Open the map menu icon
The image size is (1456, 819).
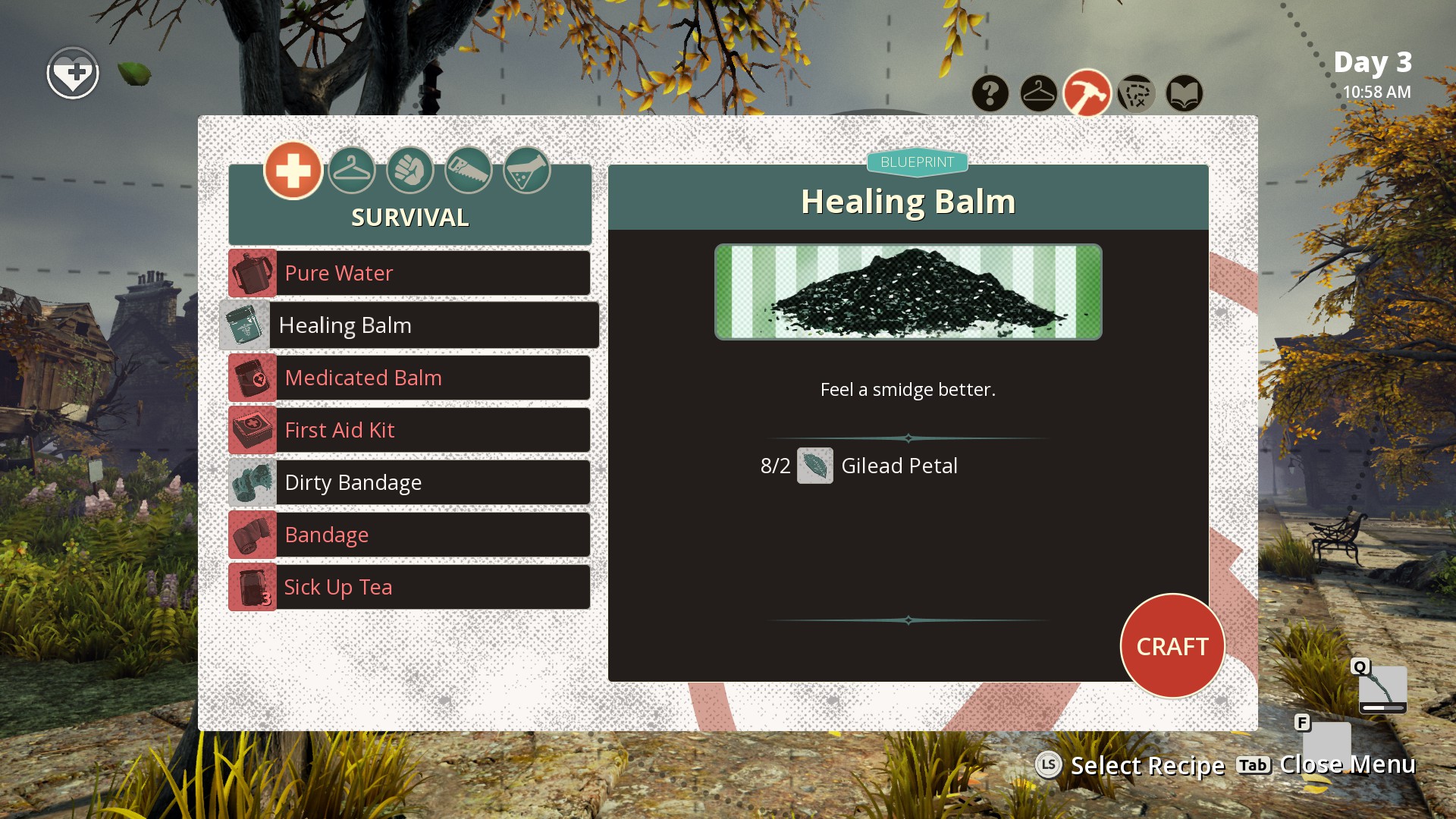[1136, 94]
